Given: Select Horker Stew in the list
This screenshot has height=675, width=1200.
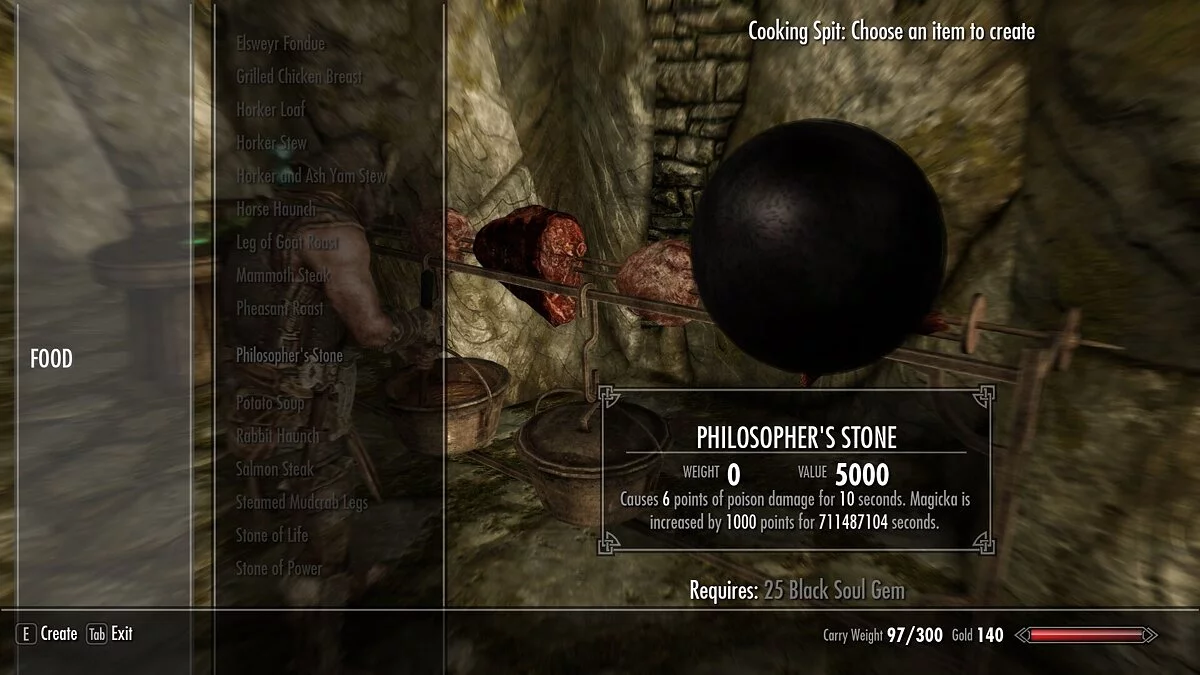Looking at the screenshot, I should coord(271,143).
